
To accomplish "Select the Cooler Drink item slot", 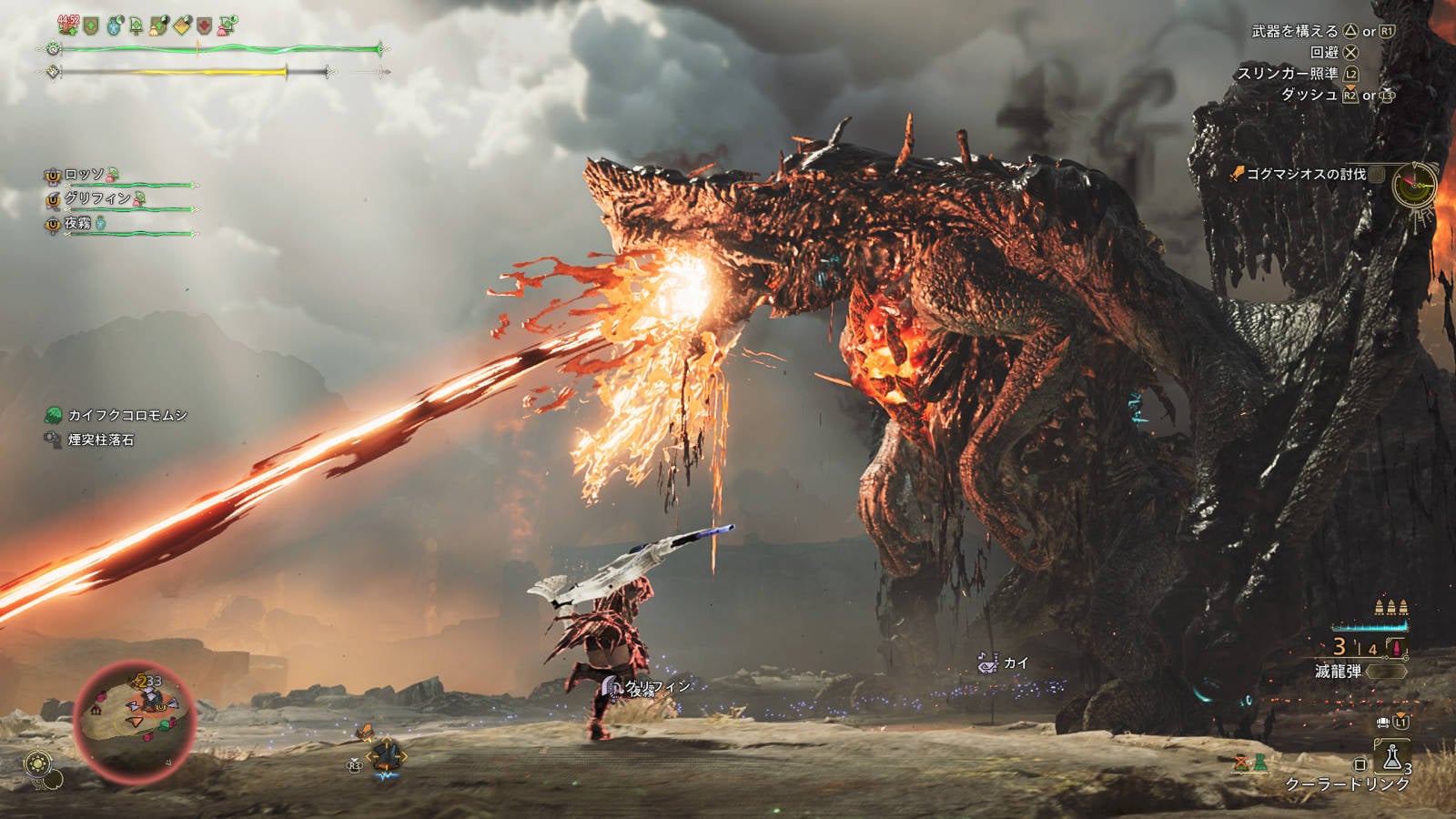I will 1392,757.
